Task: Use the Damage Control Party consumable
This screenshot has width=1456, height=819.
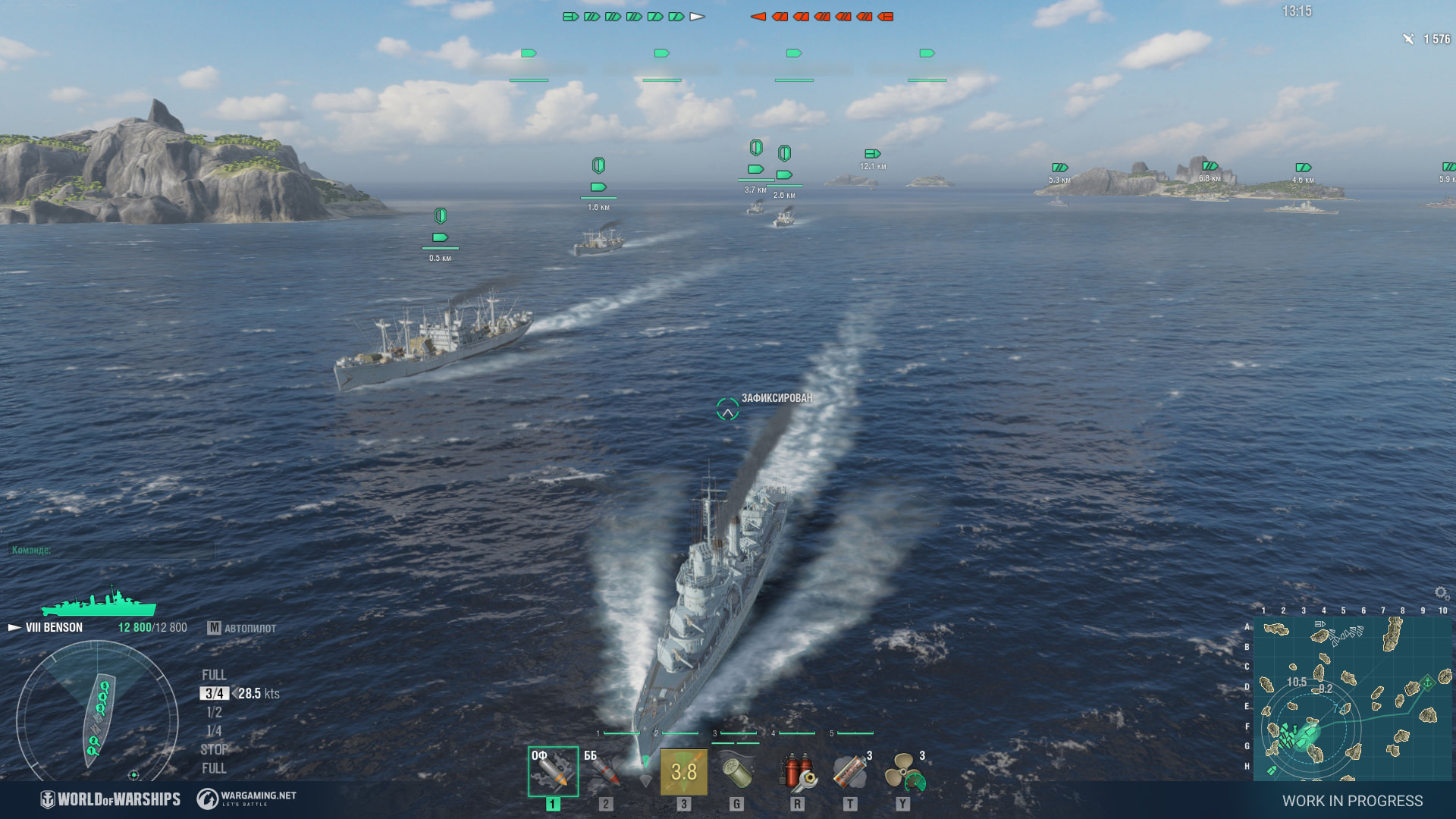Action: point(796,772)
